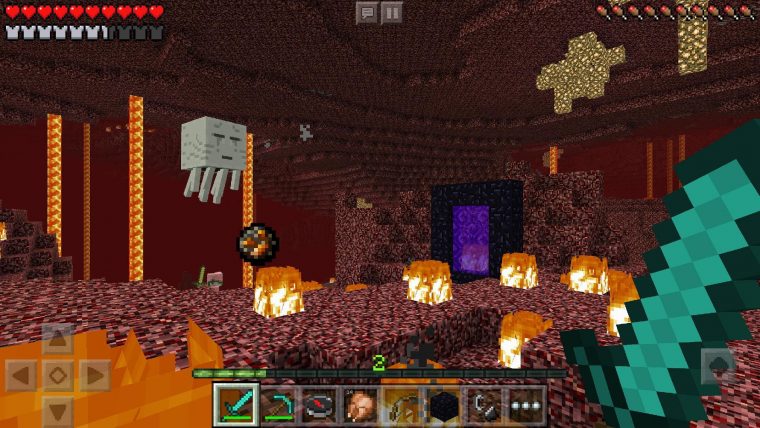
Task: Select the diamond sword hotbar slot
Action: [x=236, y=405]
